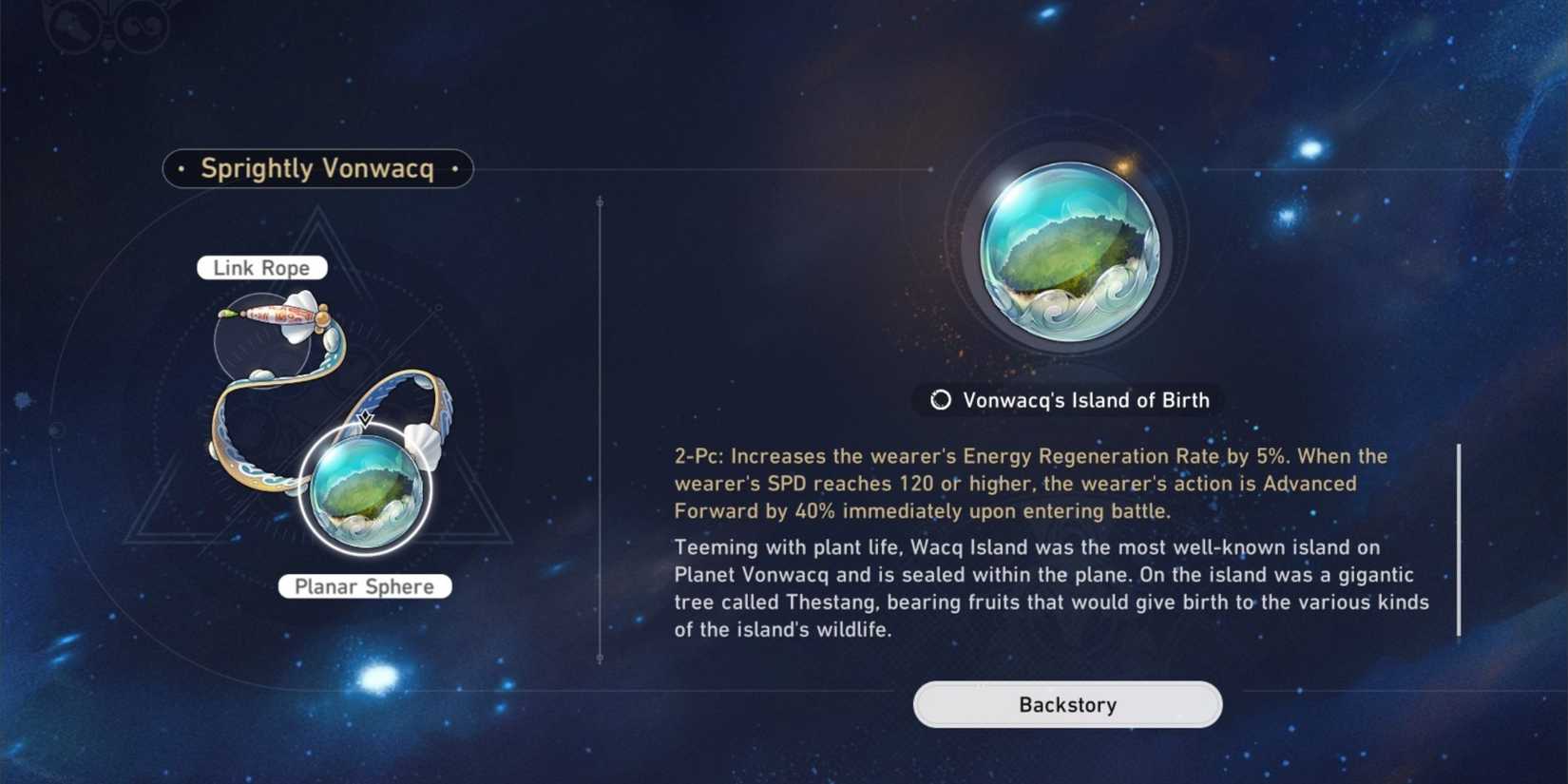The height and width of the screenshot is (784, 1568).
Task: Expand the Planar Sphere label tag
Action: (364, 586)
